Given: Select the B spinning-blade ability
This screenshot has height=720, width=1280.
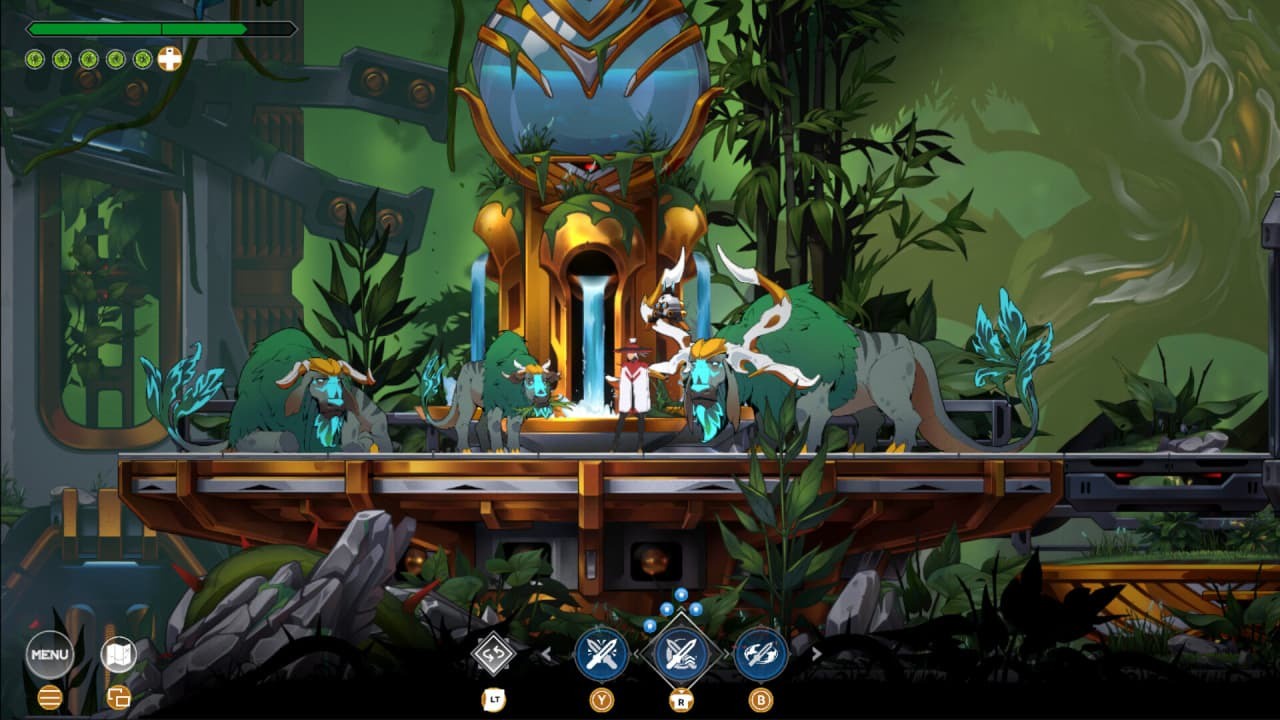Looking at the screenshot, I should pos(760,655).
